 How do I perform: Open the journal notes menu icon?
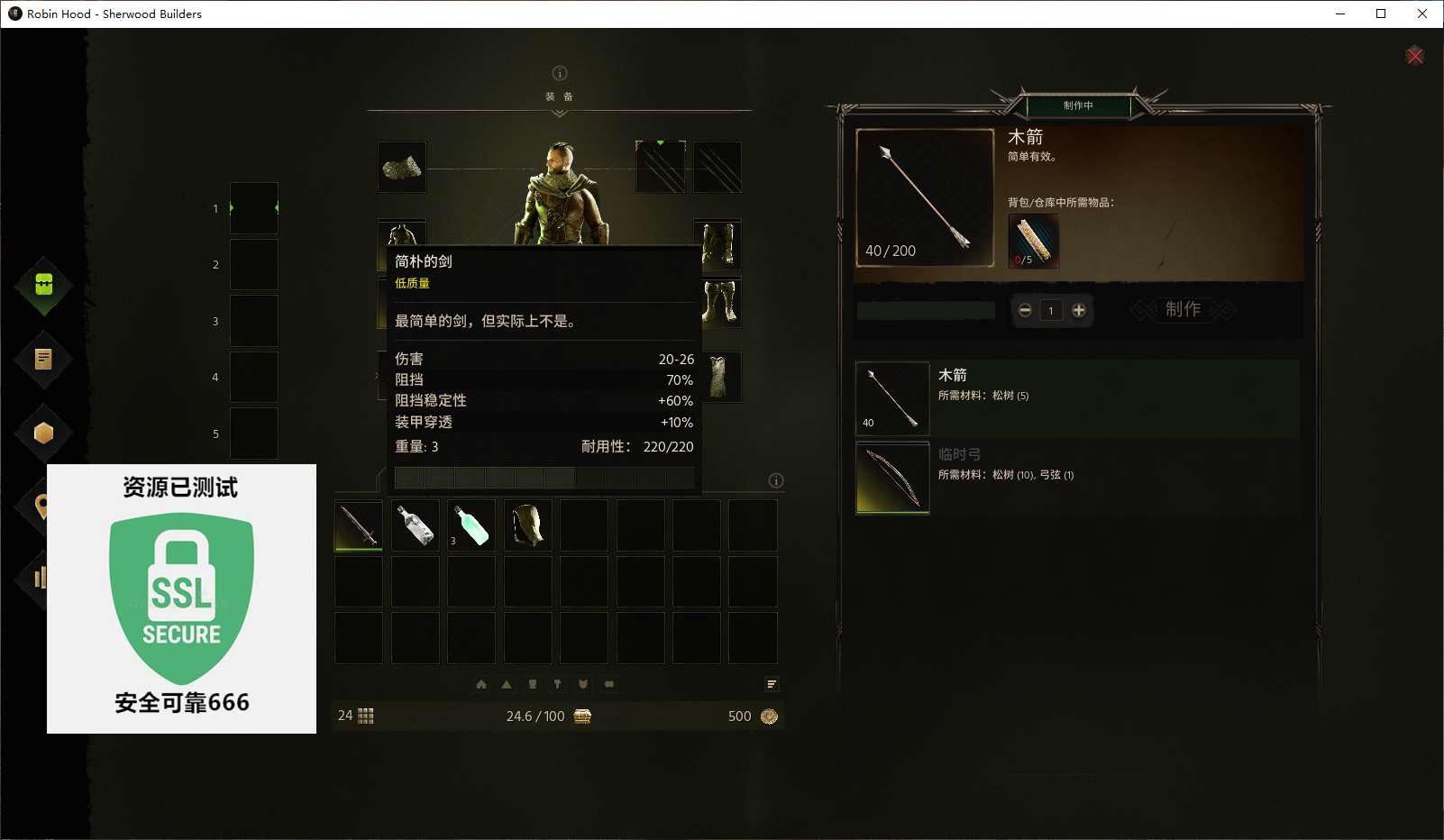click(43, 359)
